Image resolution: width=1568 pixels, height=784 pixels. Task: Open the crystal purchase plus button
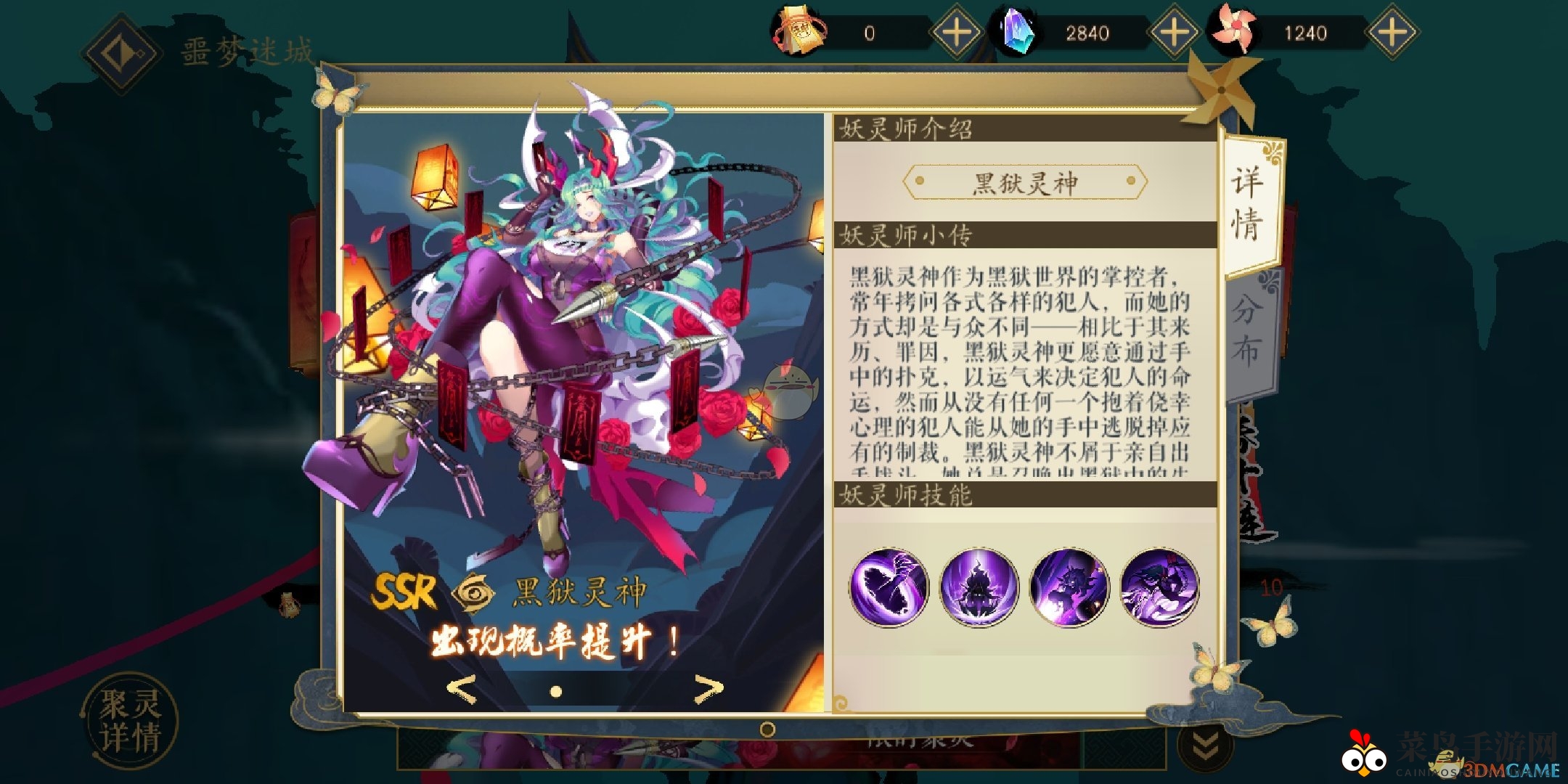tap(1176, 33)
